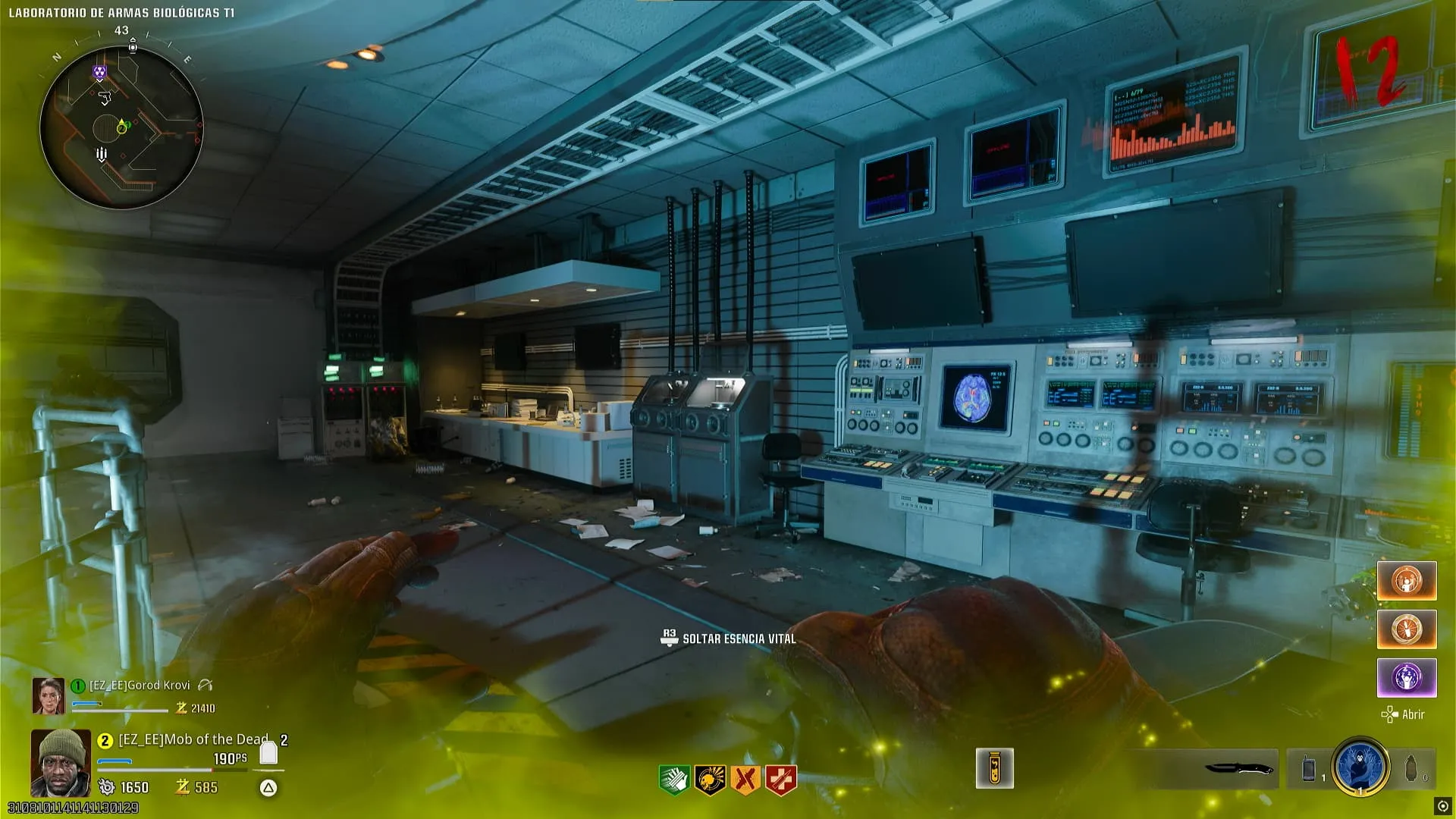The height and width of the screenshot is (819, 1456).
Task: Select the tactical equipment phone slot
Action: [x=1309, y=768]
